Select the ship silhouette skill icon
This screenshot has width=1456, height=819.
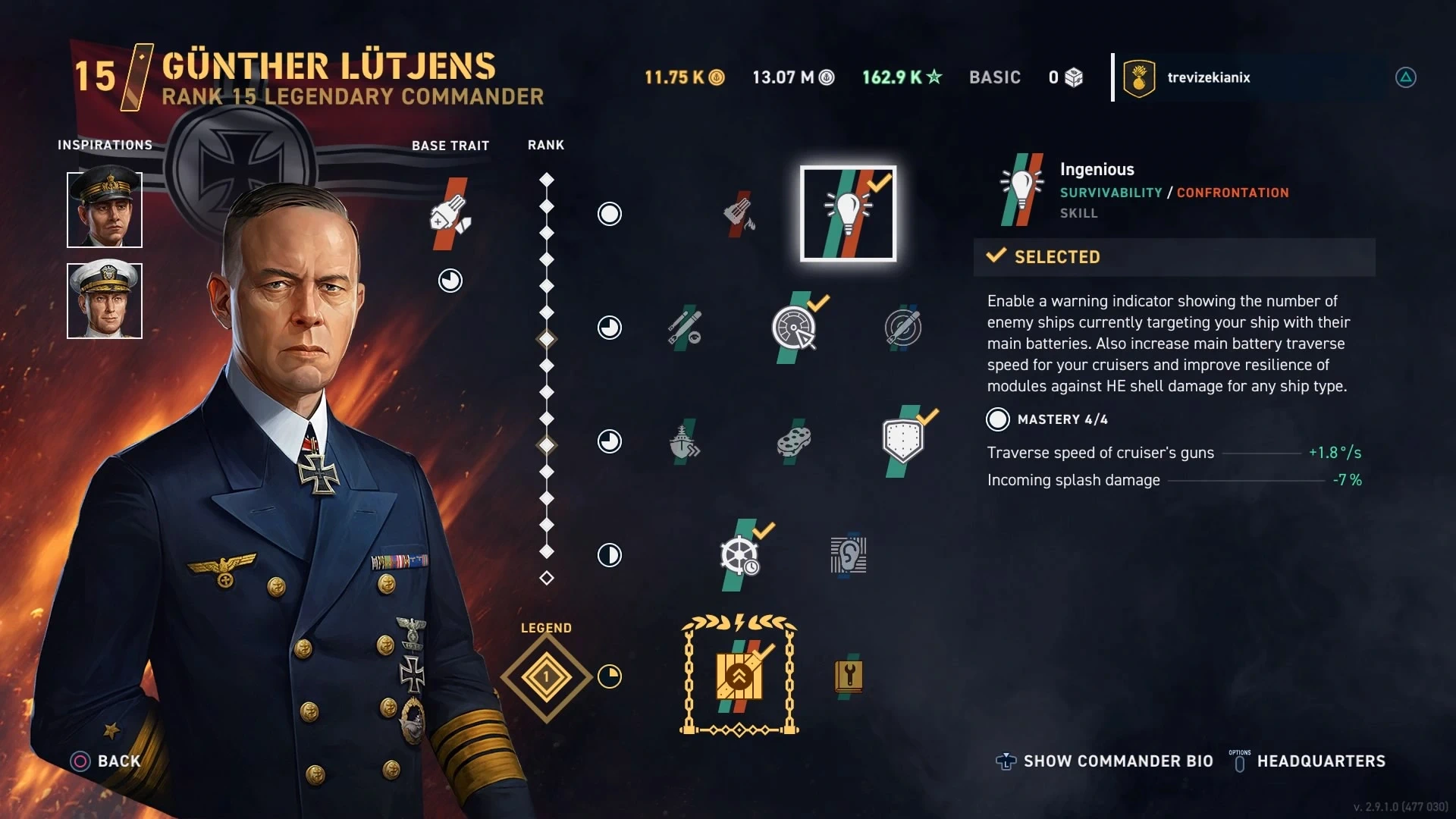click(684, 441)
